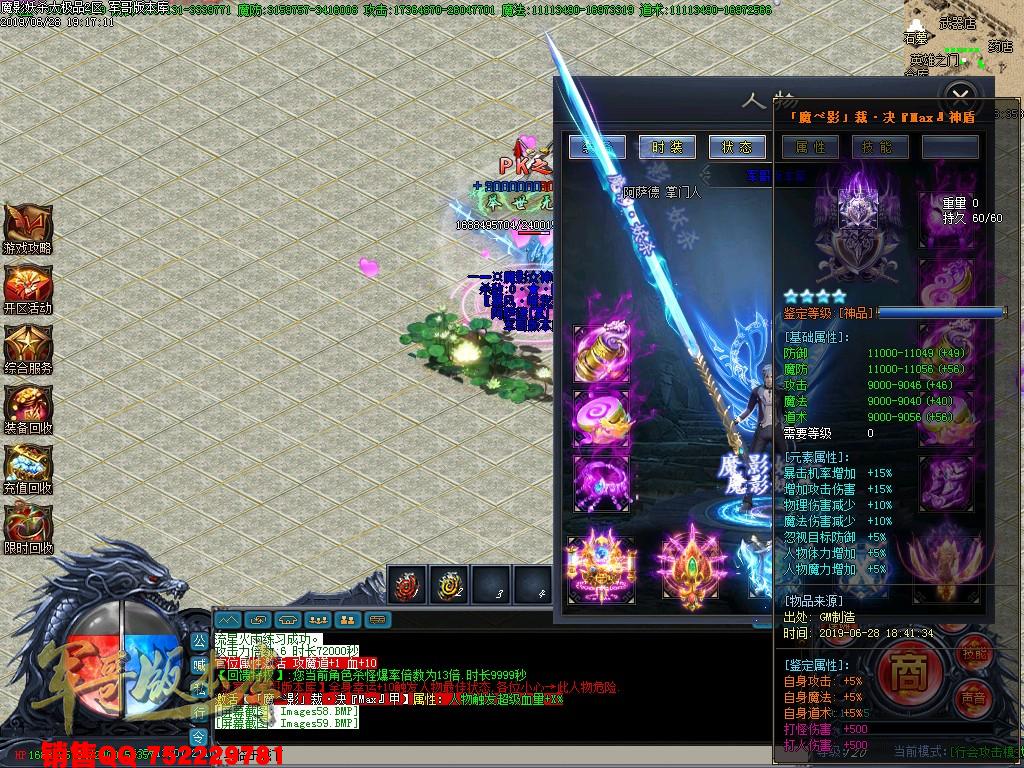The height and width of the screenshot is (768, 1024).
Task: Select the 私 private chat channel
Action: [x=199, y=689]
